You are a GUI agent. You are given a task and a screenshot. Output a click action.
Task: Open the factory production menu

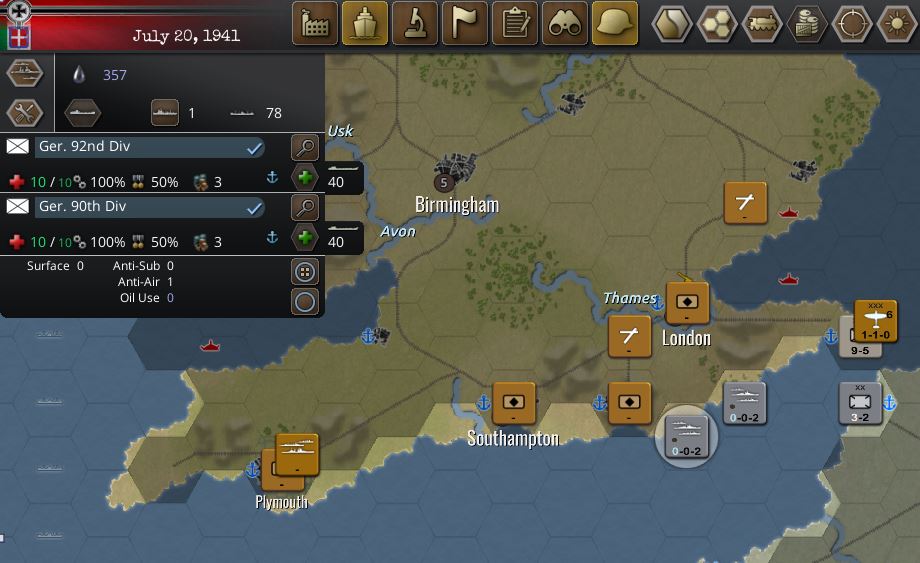click(315, 24)
